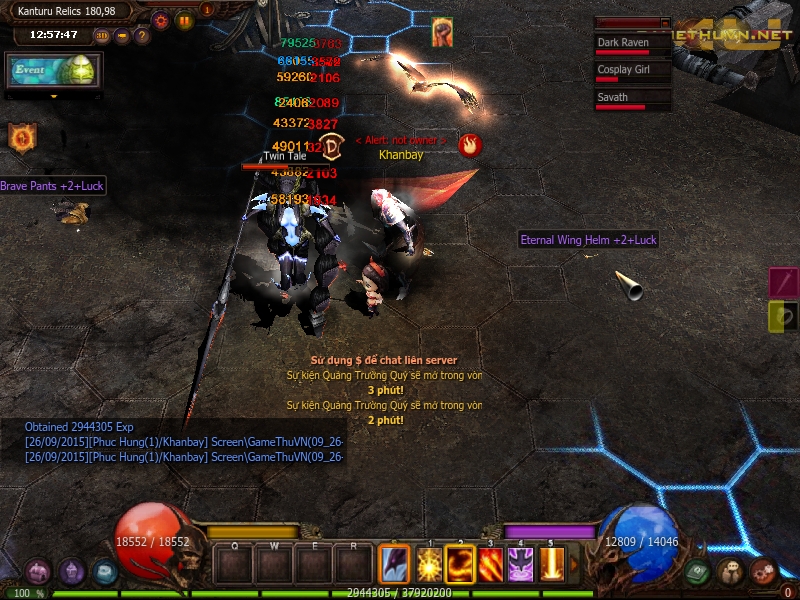The width and height of the screenshot is (800, 600).
Task: Toggle the 3D view button
Action: click(102, 36)
